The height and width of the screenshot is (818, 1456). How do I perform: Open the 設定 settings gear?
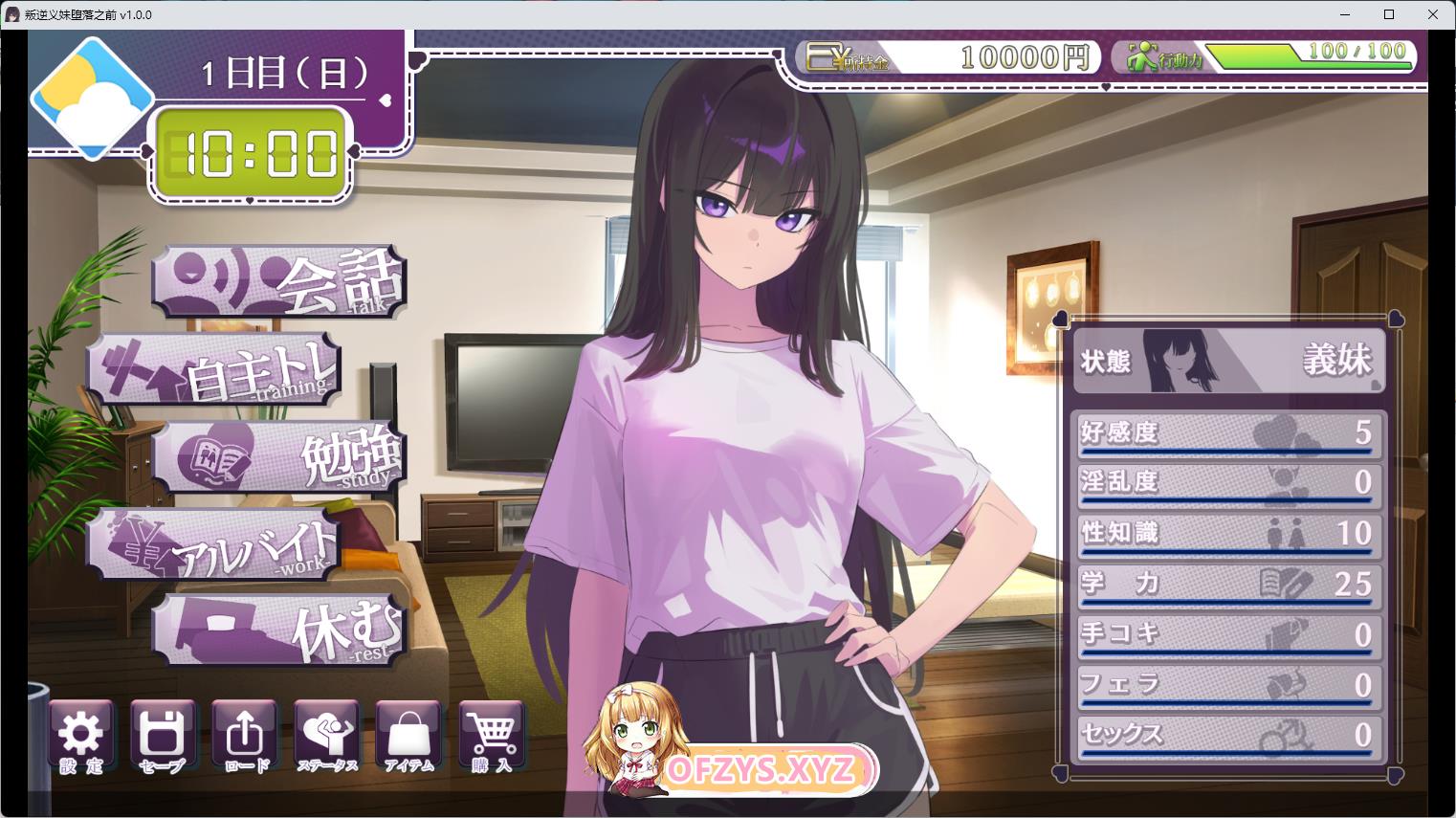tap(80, 738)
